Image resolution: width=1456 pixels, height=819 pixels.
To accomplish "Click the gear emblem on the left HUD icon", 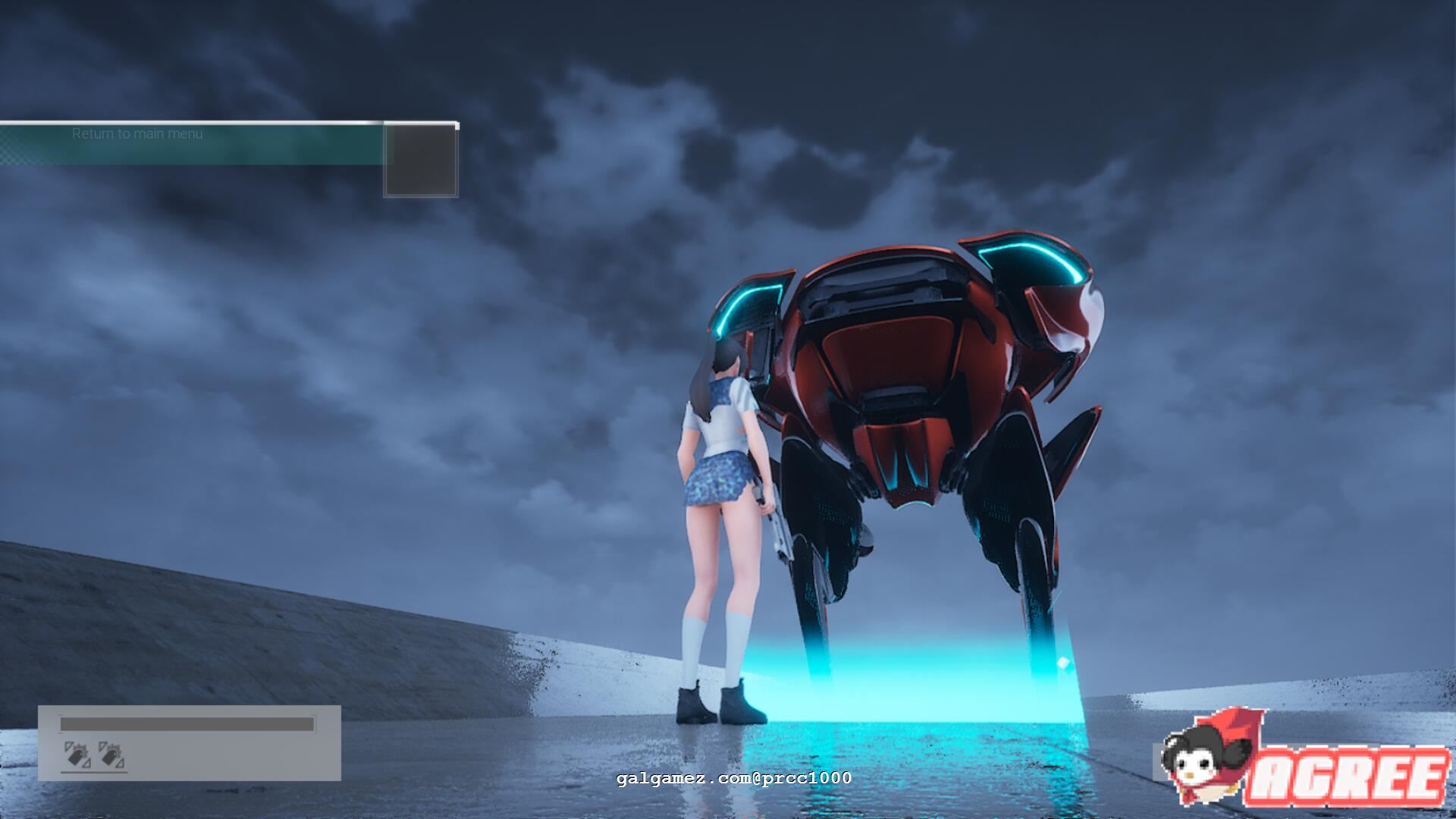I will (x=81, y=751).
